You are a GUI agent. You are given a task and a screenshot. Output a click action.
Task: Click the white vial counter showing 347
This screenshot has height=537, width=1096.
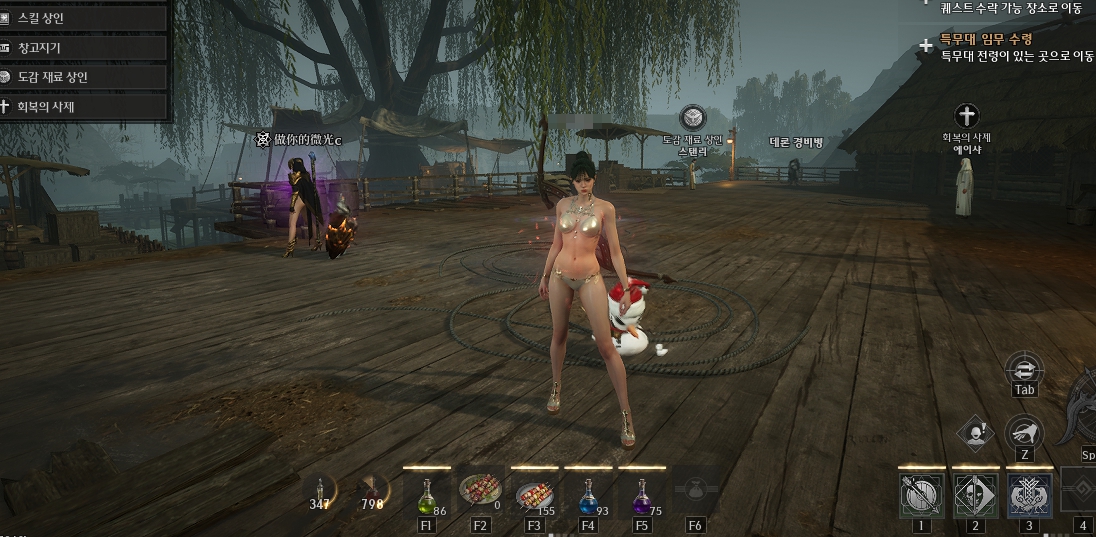(x=320, y=494)
